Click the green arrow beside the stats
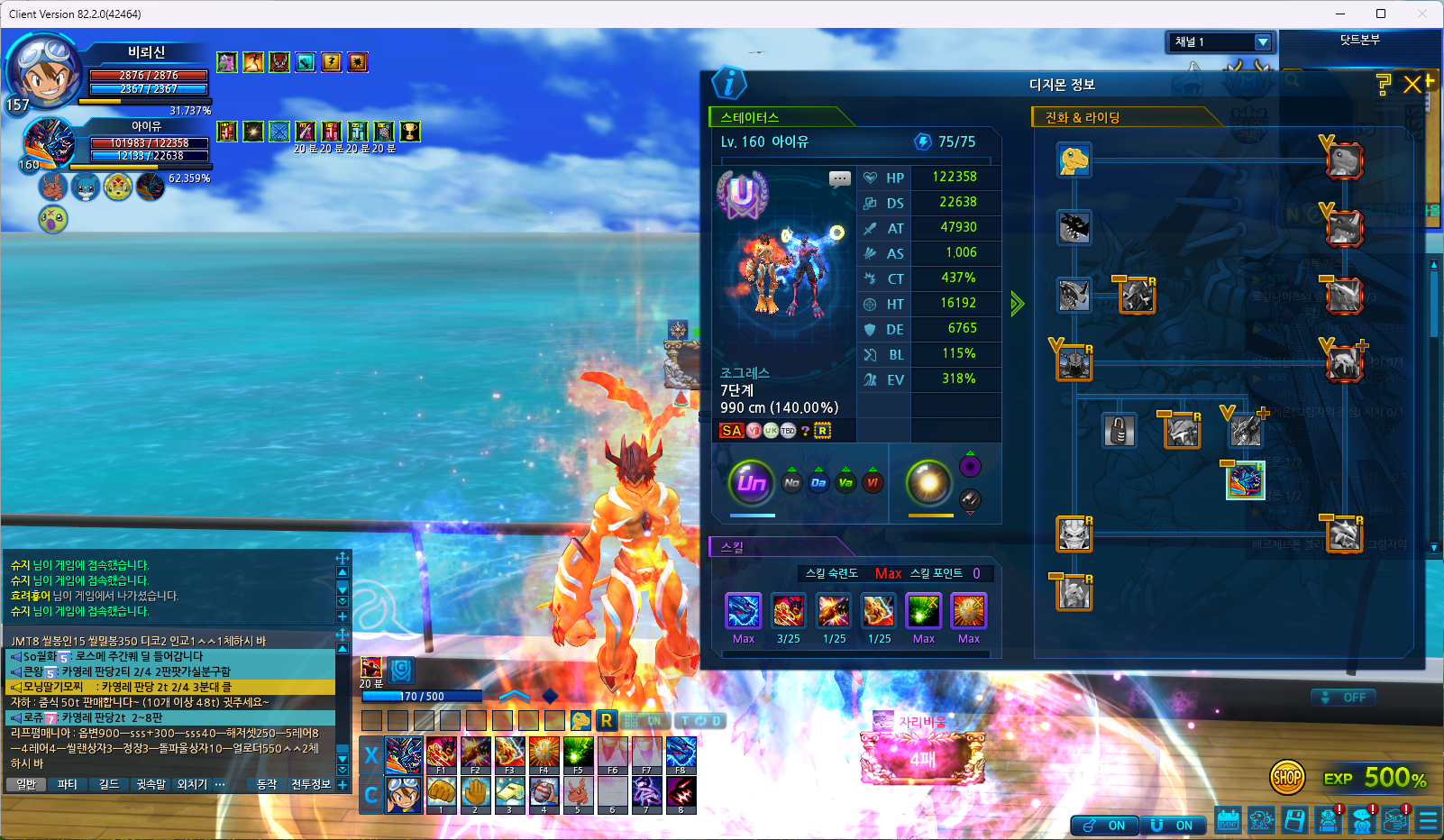 click(x=1017, y=304)
